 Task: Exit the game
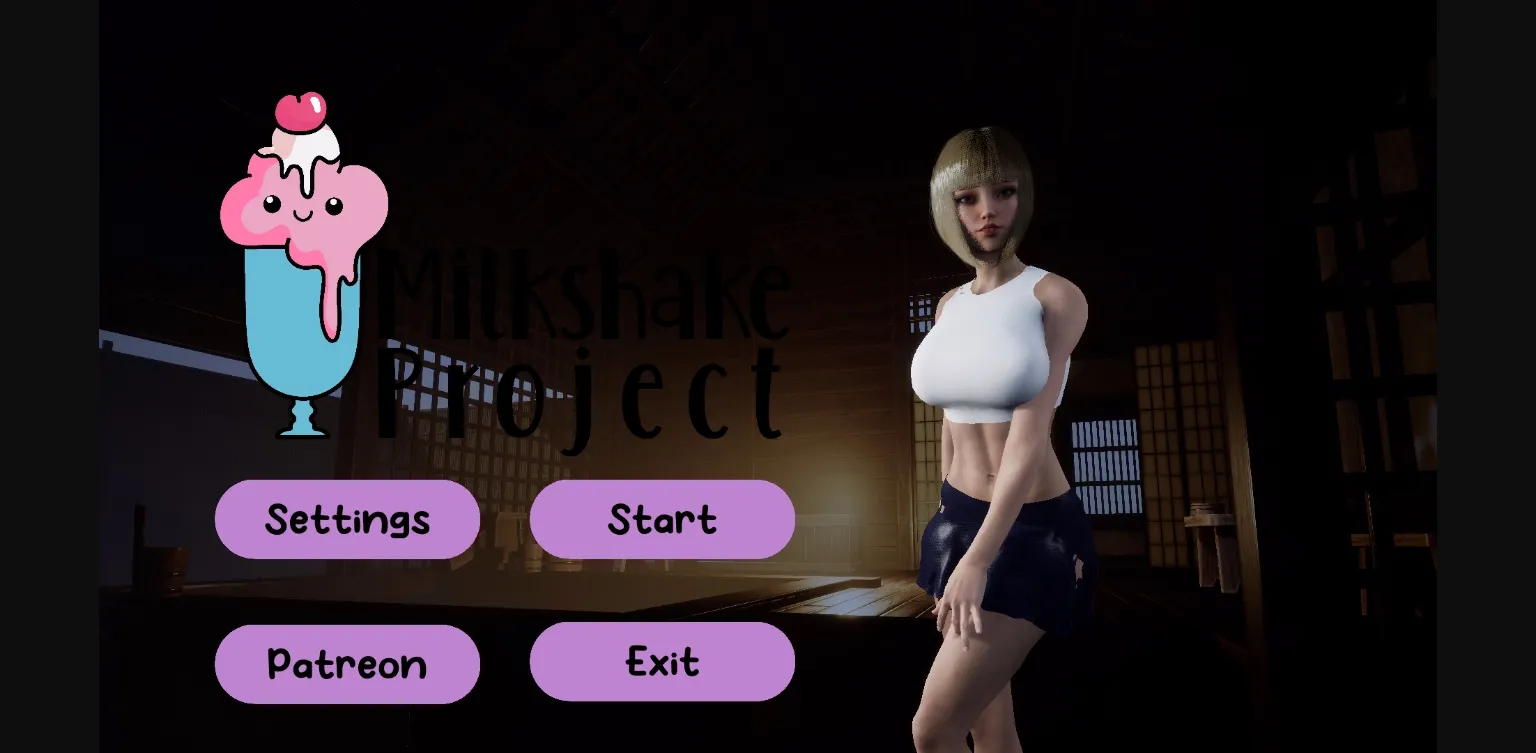pyautogui.click(x=662, y=661)
